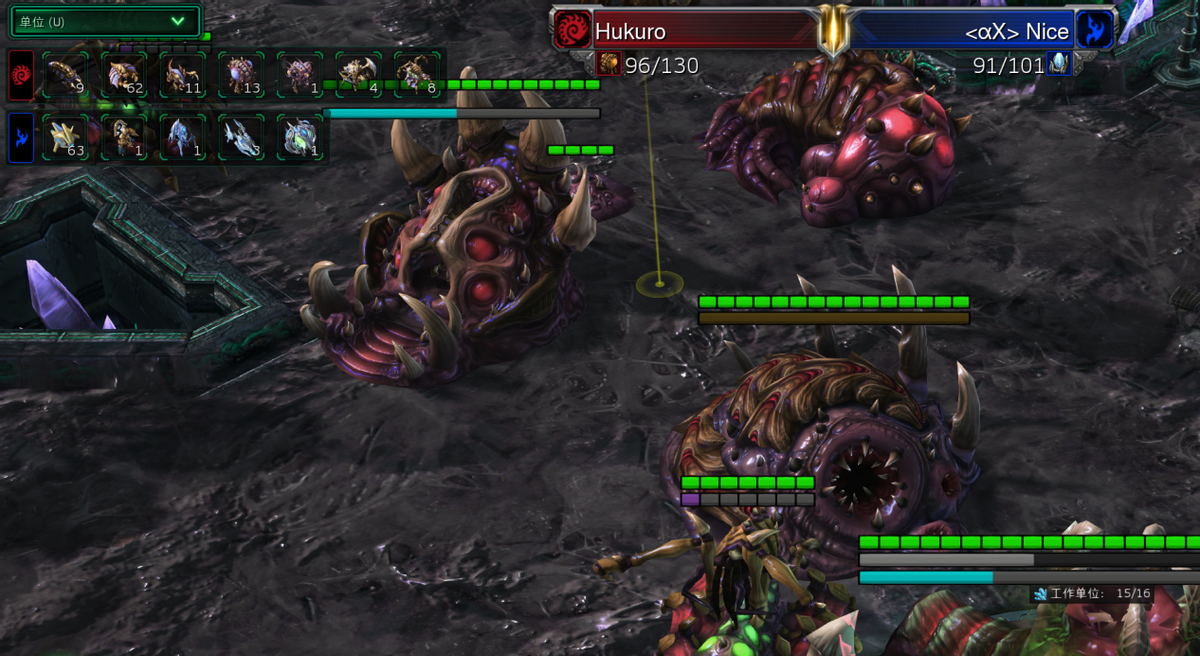Image resolution: width=1200 pixels, height=656 pixels.
Task: Click the blue Protoss emblem in the unit list
Action: tap(21, 137)
